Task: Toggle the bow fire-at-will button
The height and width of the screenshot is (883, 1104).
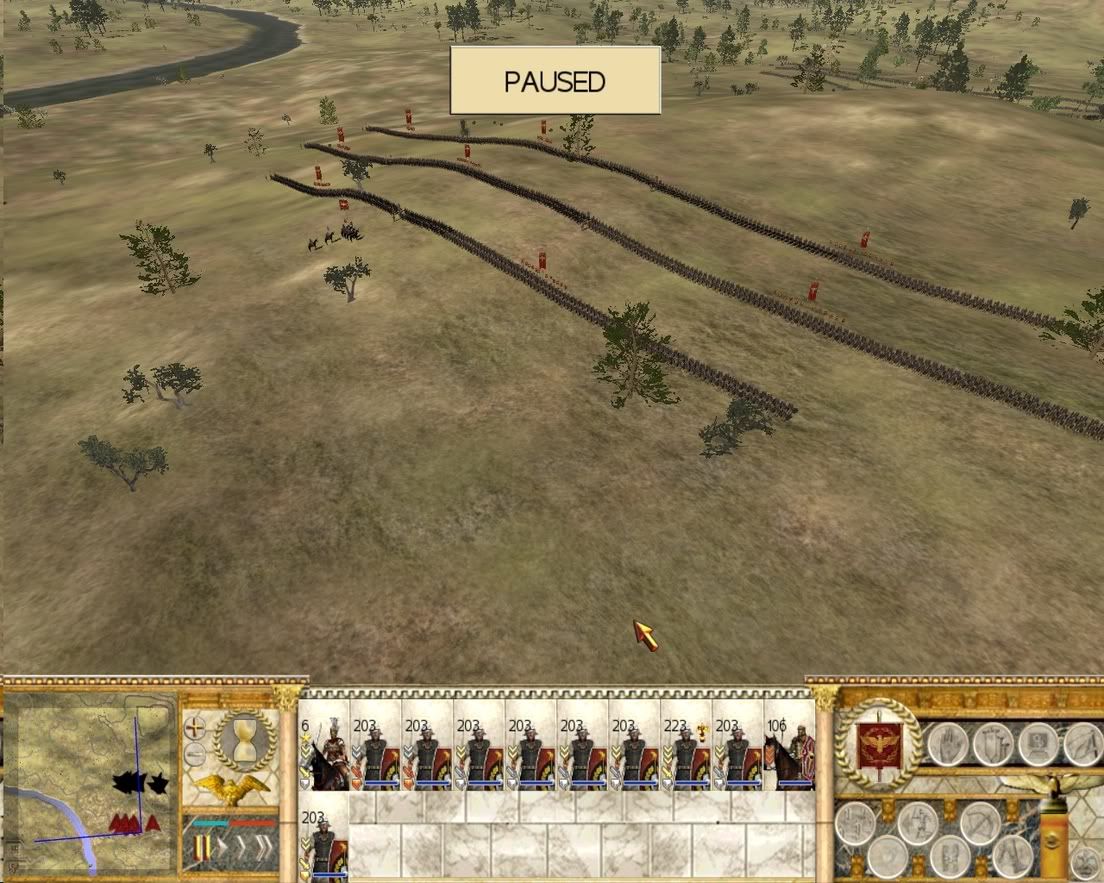Action: click(979, 822)
